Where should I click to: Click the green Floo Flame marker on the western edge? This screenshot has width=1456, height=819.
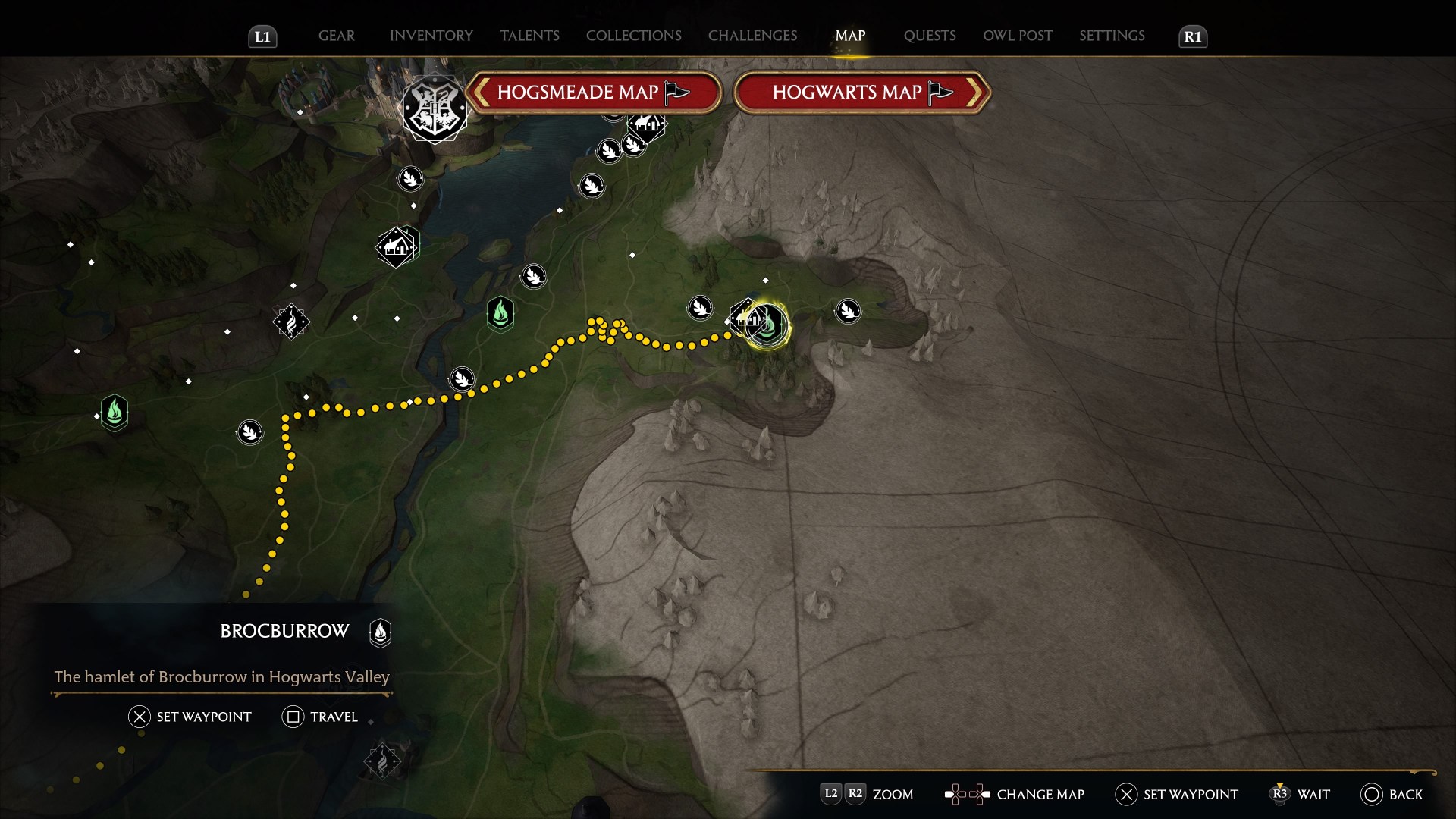pos(113,414)
